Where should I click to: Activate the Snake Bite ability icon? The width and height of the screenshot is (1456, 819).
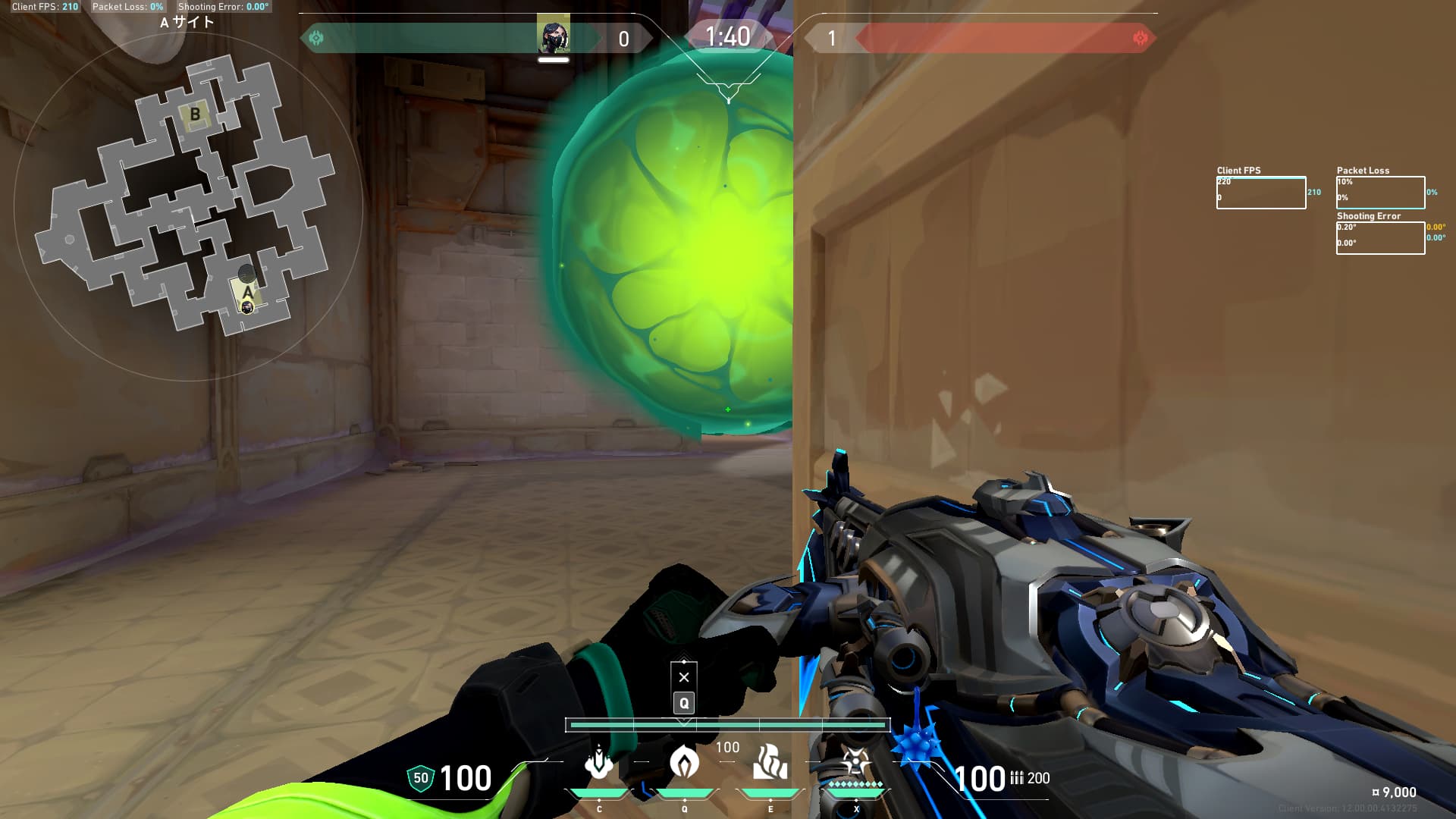point(599,762)
